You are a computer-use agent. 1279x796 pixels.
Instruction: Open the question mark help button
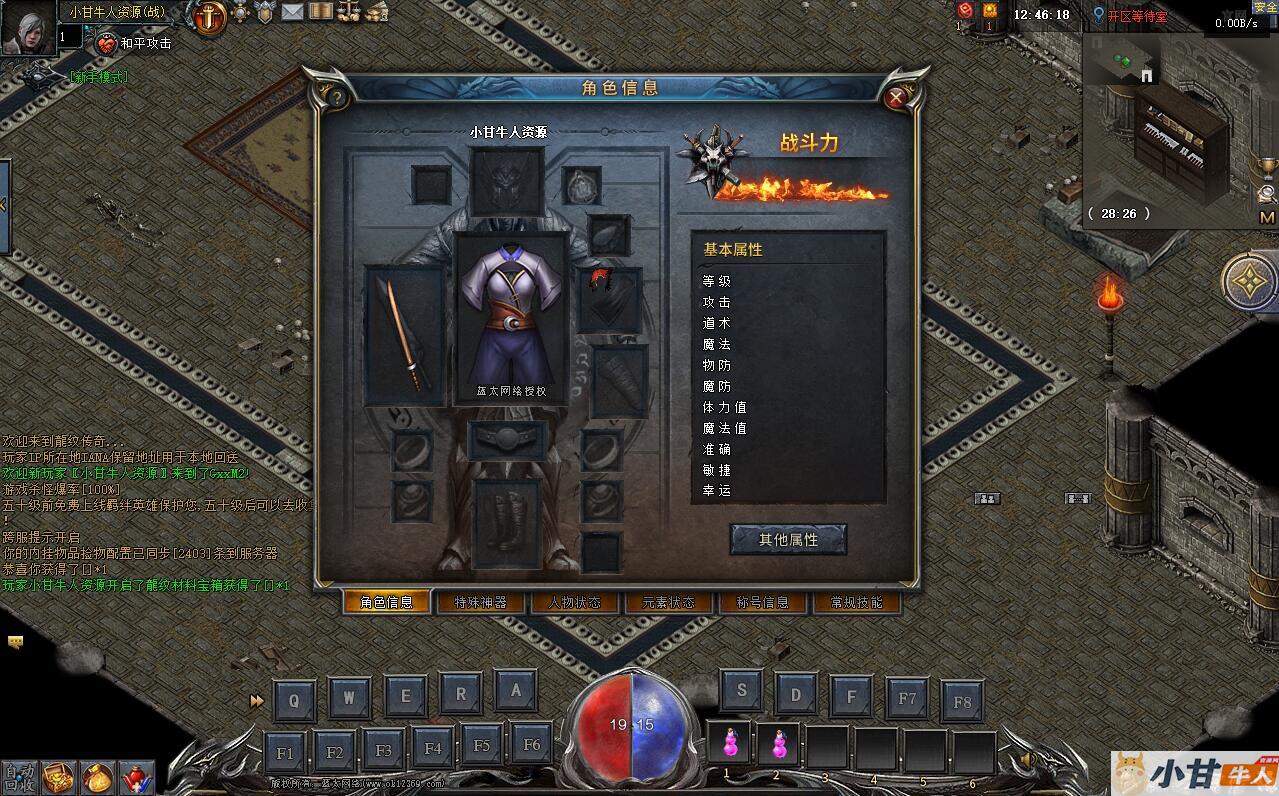tap(337, 97)
